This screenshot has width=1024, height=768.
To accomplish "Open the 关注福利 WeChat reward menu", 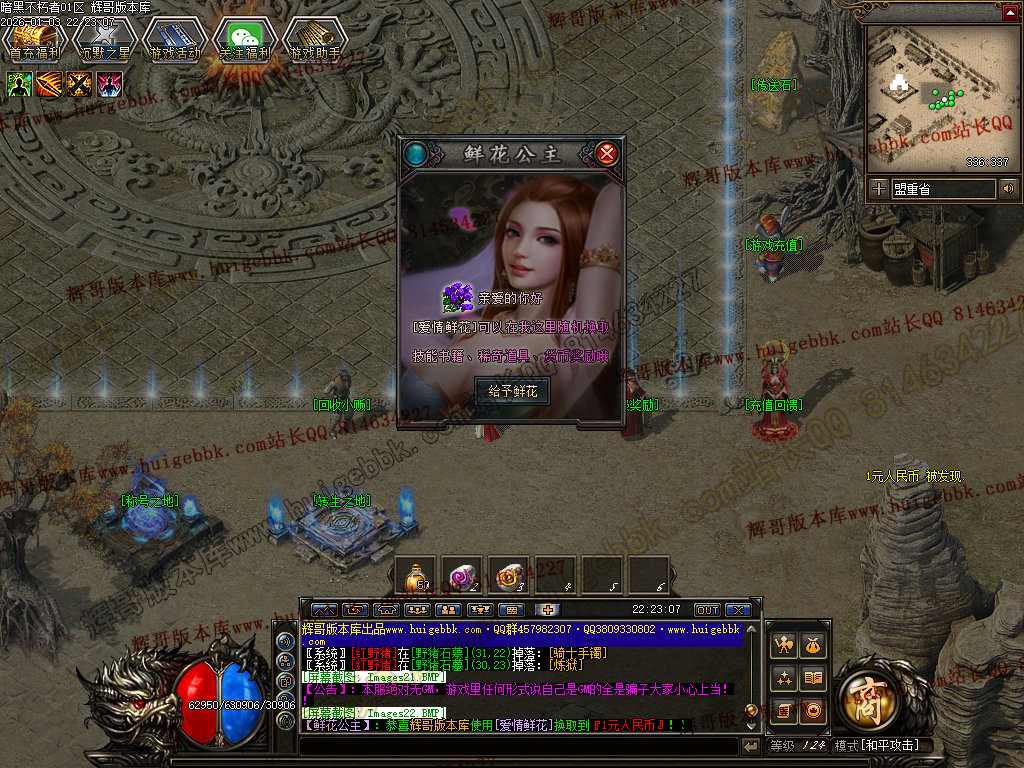I will 245,42.
